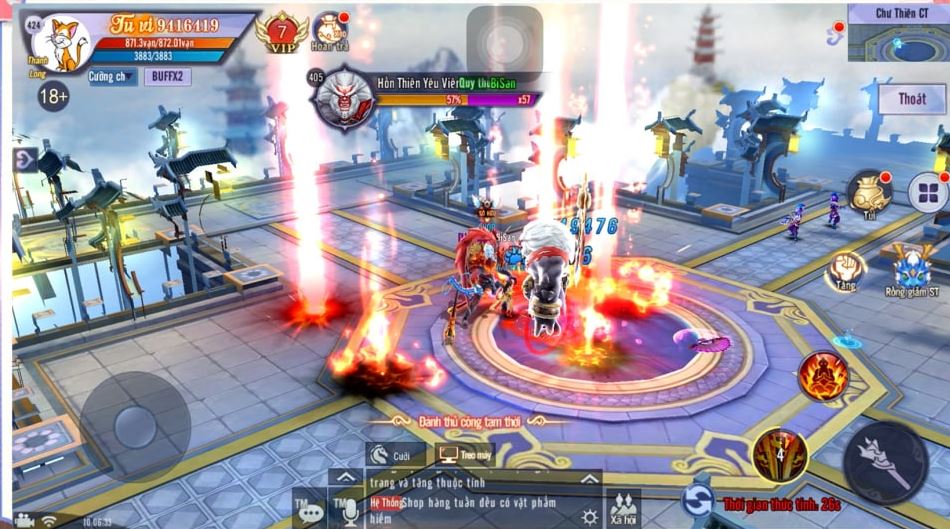950x529 pixels.
Task: Open the VIP 7 badge
Action: point(281,32)
